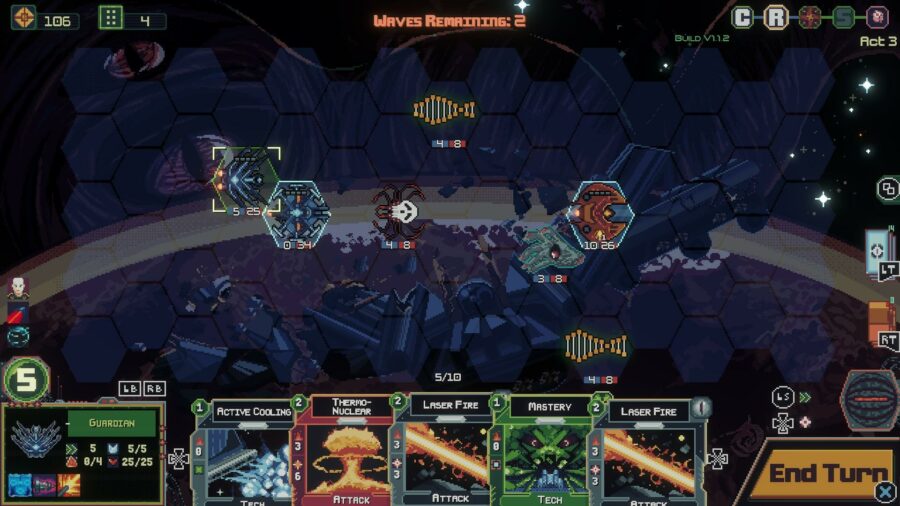The height and width of the screenshot is (506, 900).
Task: Select the green S node on act map
Action: point(844,17)
